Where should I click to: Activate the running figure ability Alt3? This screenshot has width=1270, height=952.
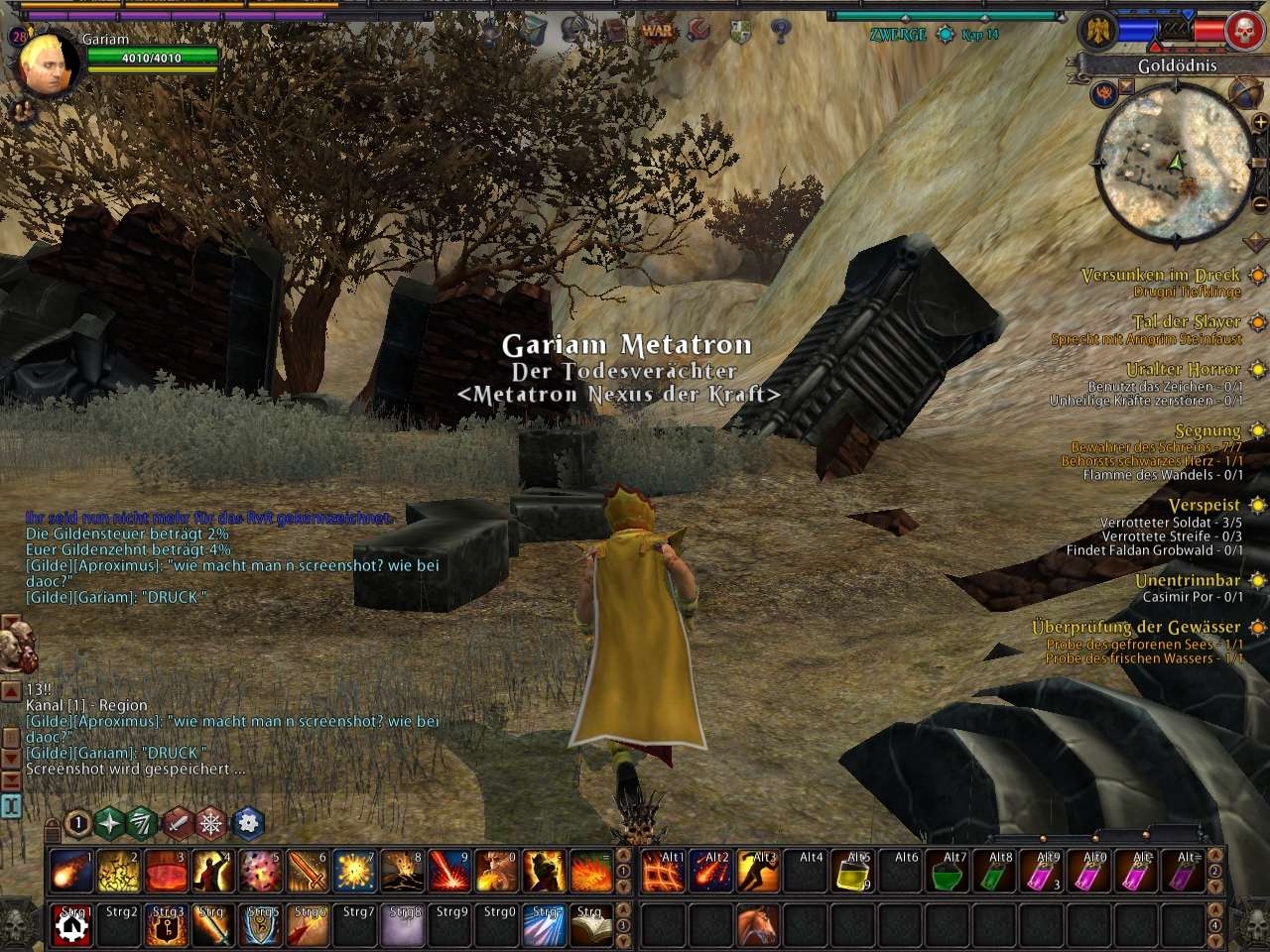coord(758,872)
